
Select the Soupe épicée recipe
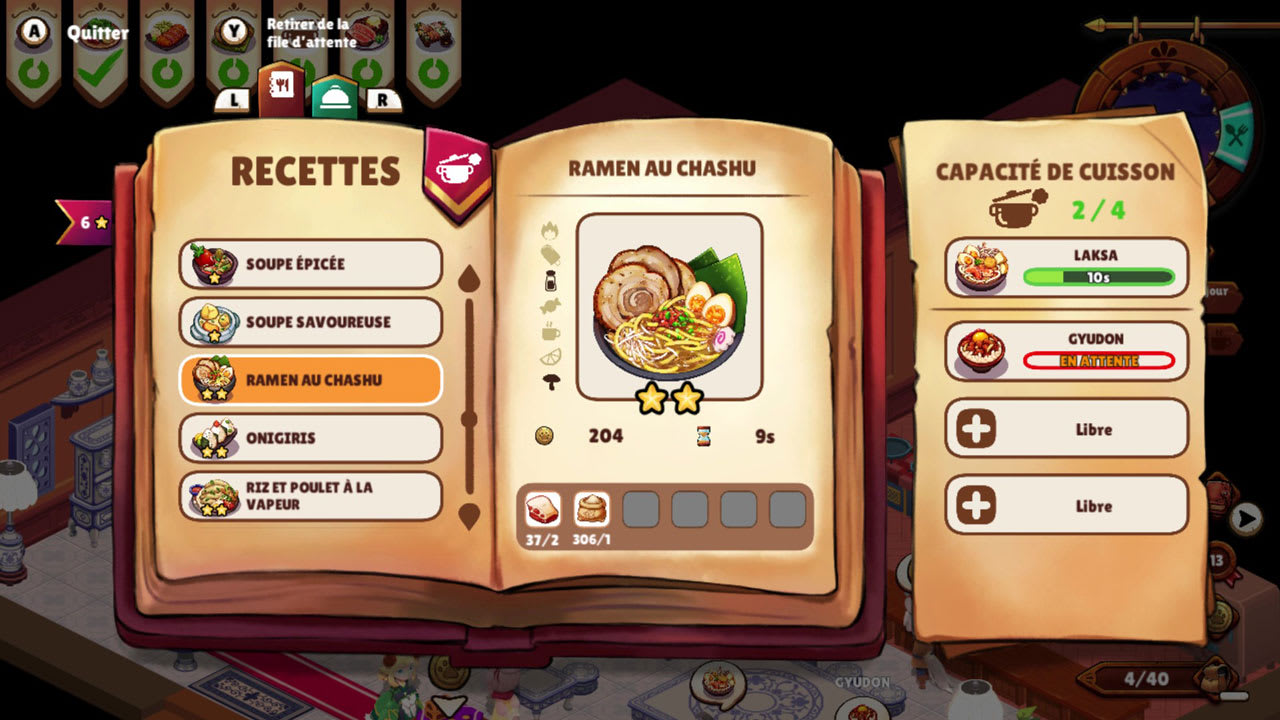click(311, 264)
